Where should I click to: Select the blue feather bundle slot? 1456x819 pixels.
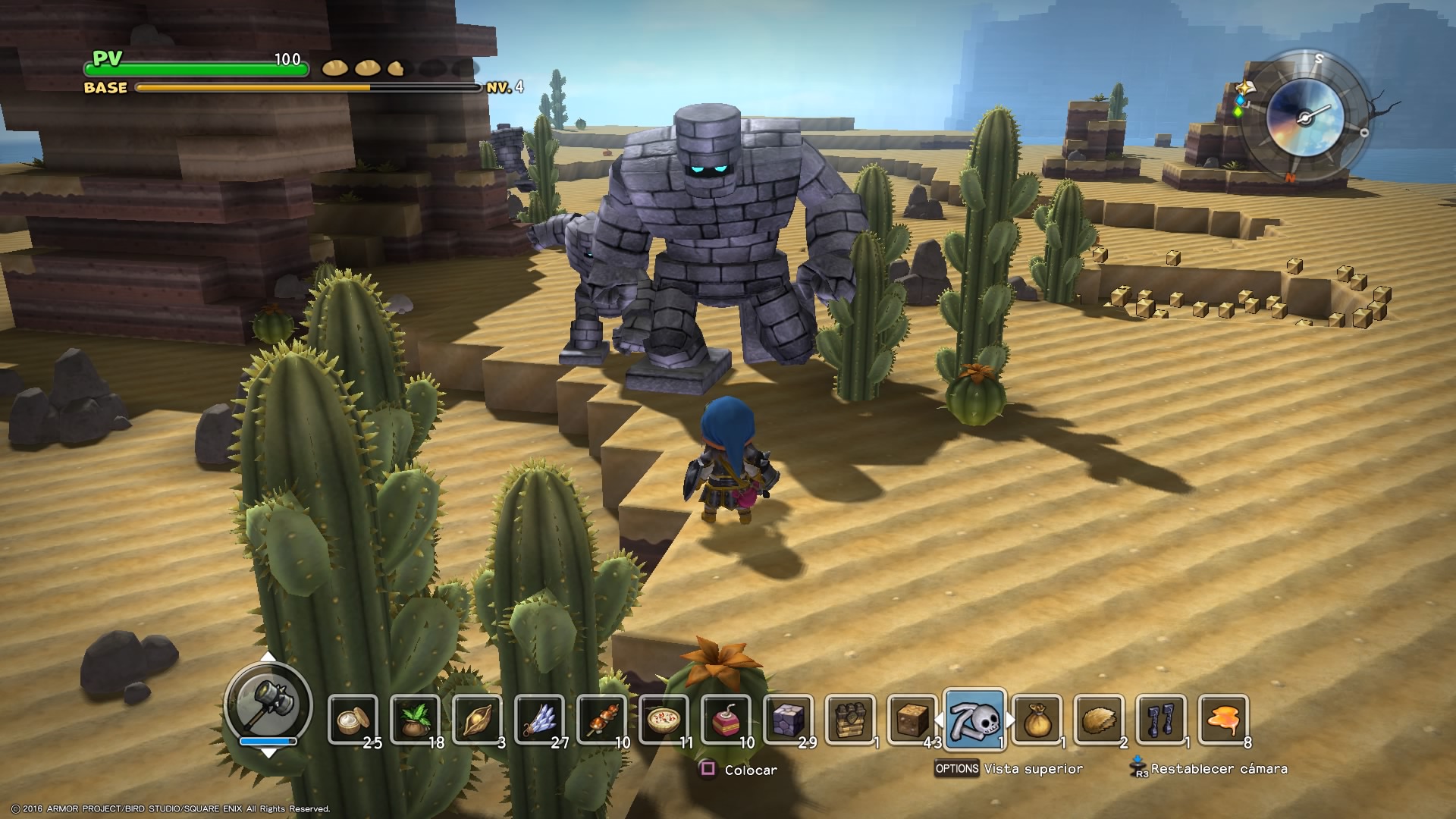[x=539, y=719]
